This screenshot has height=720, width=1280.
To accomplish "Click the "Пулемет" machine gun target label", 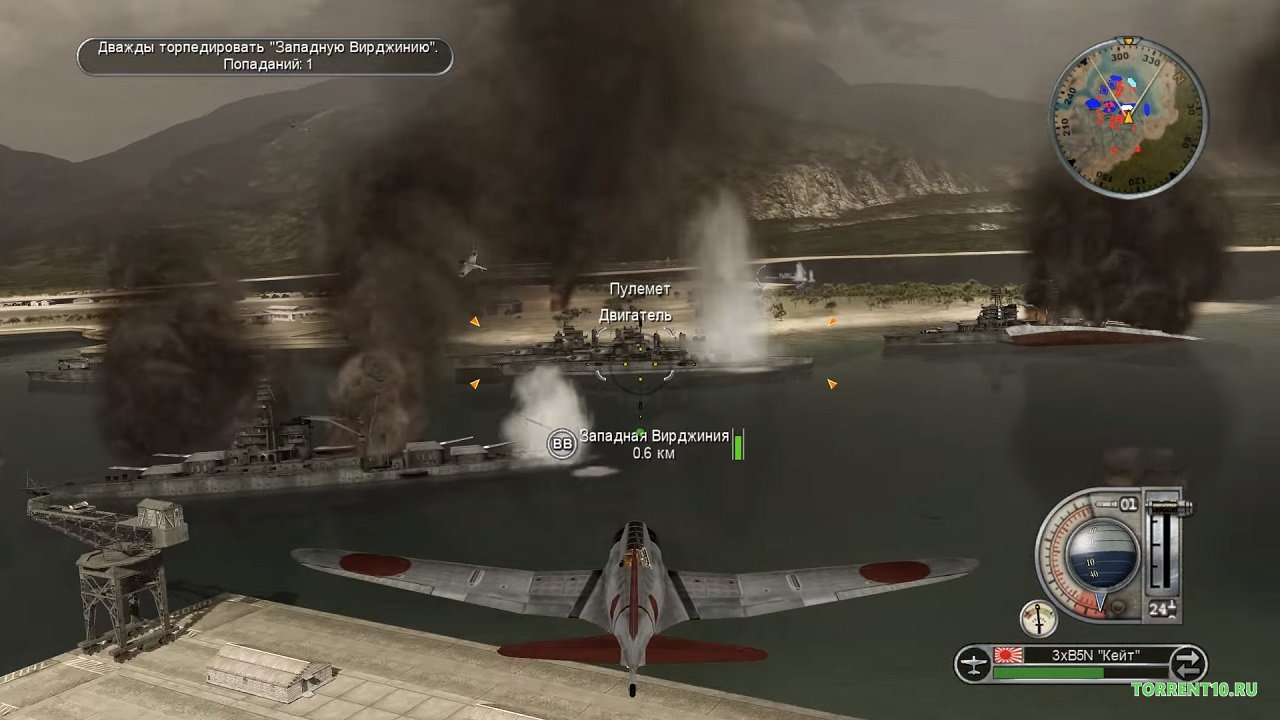I will tap(640, 289).
